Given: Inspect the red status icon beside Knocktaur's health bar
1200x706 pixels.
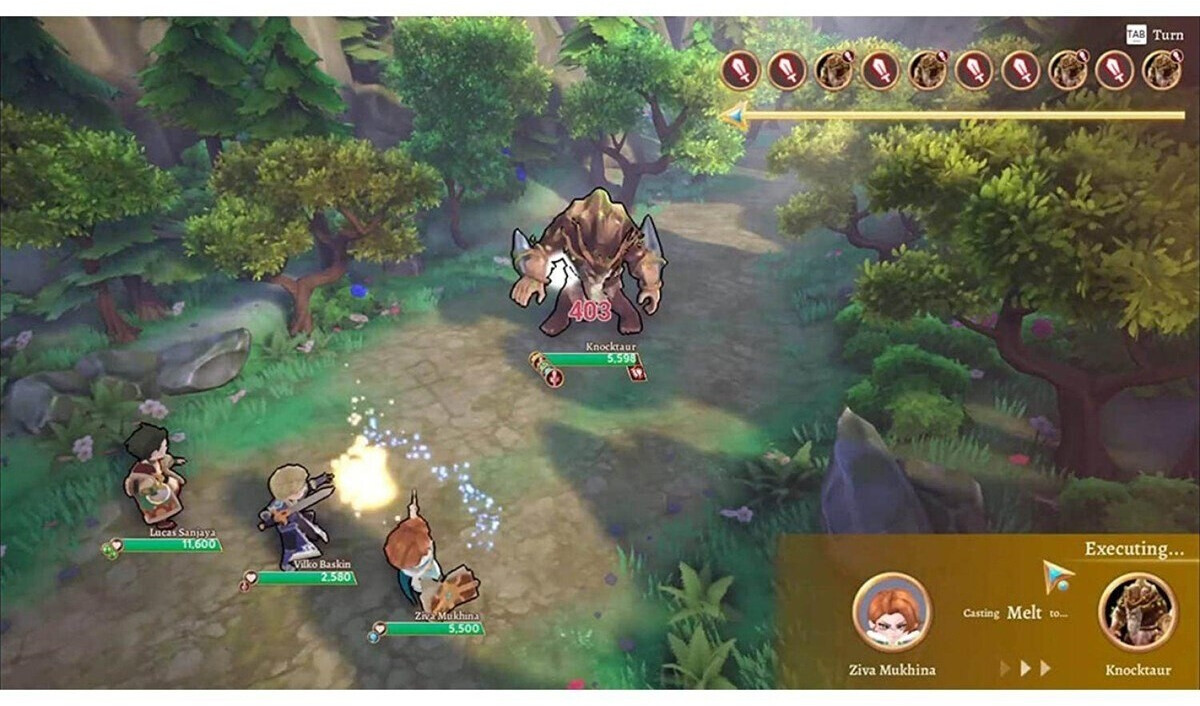Looking at the screenshot, I should point(636,372).
